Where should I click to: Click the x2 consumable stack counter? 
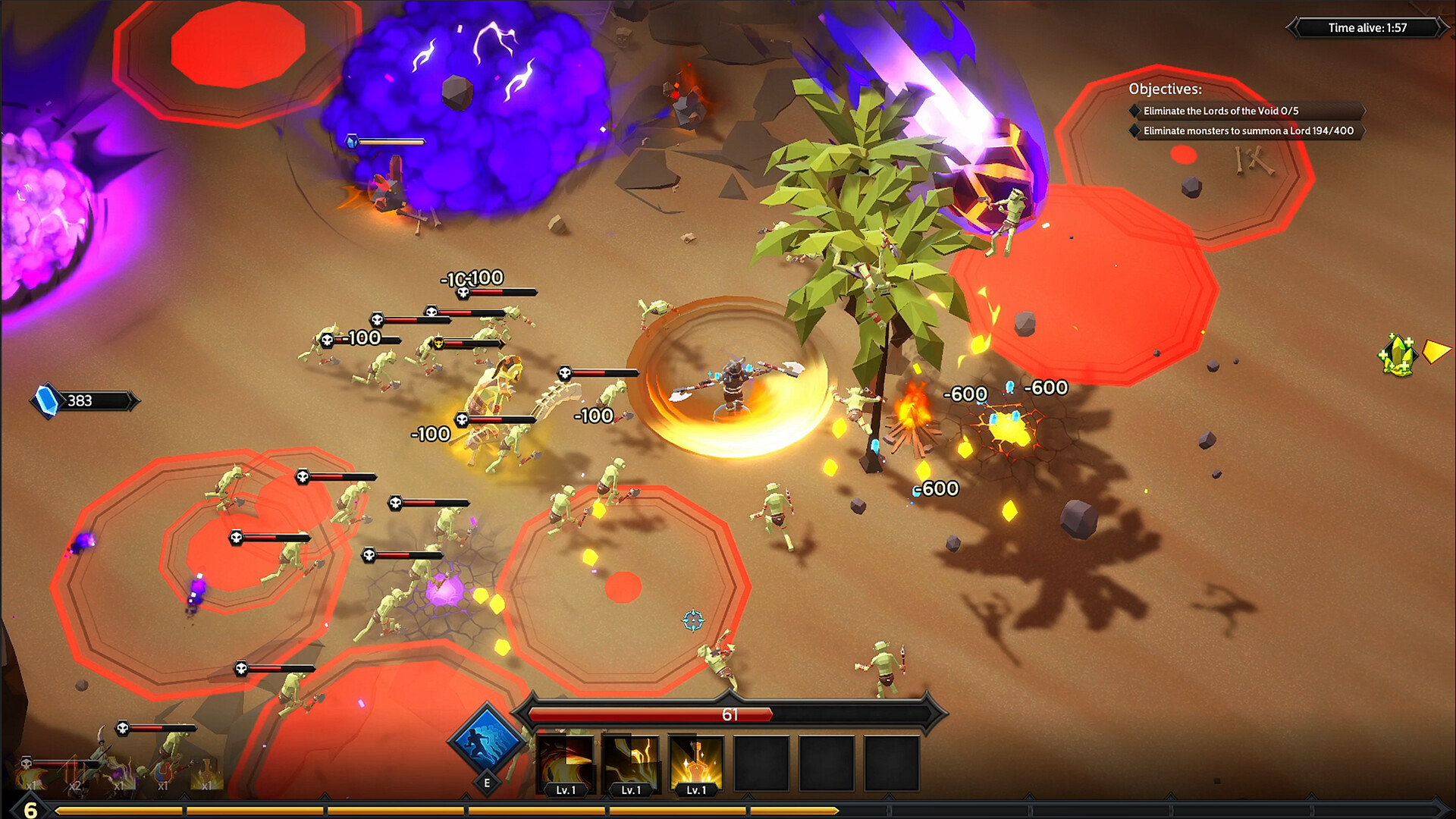(74, 786)
